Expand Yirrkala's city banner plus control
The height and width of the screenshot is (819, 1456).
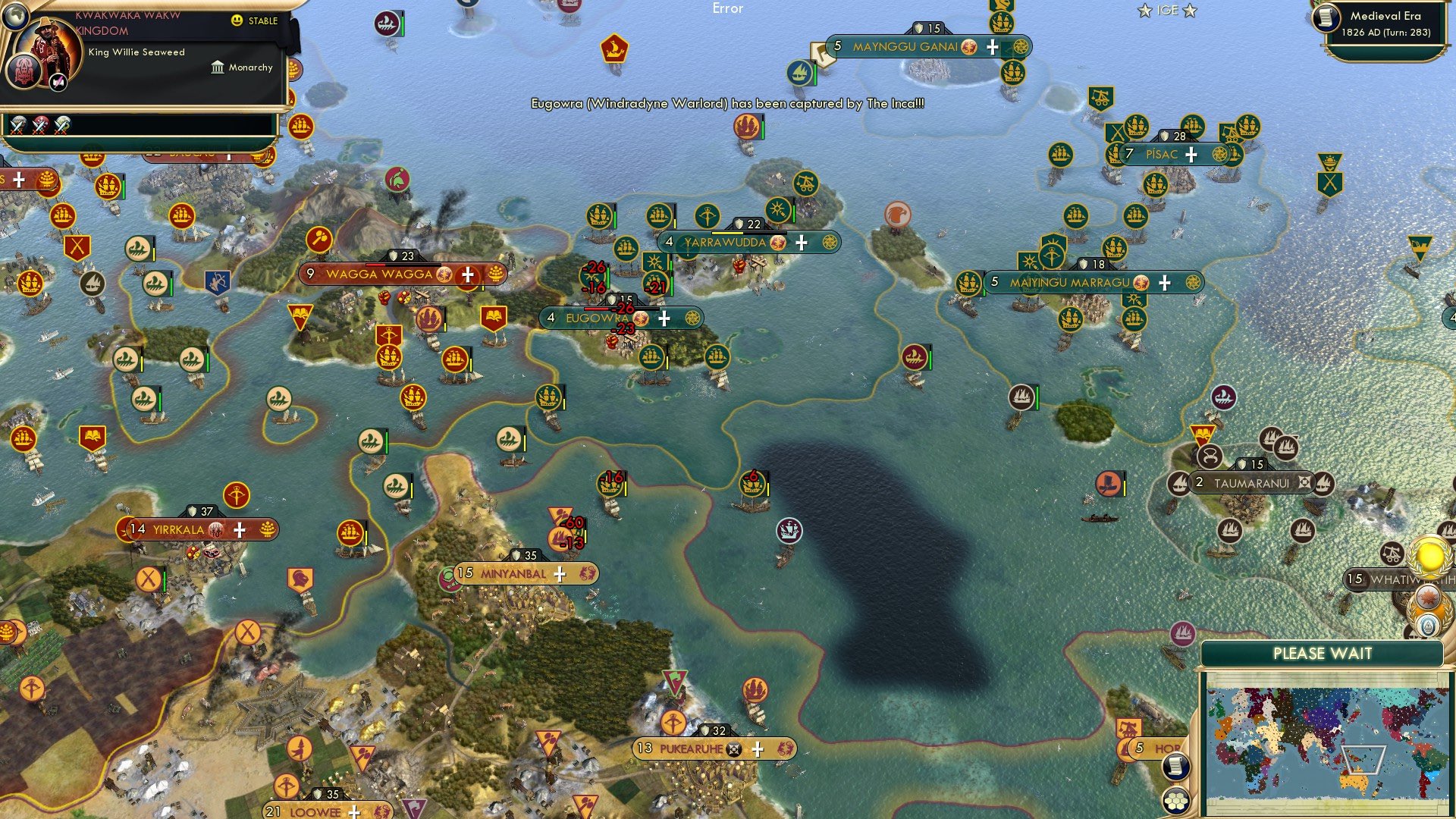240,529
